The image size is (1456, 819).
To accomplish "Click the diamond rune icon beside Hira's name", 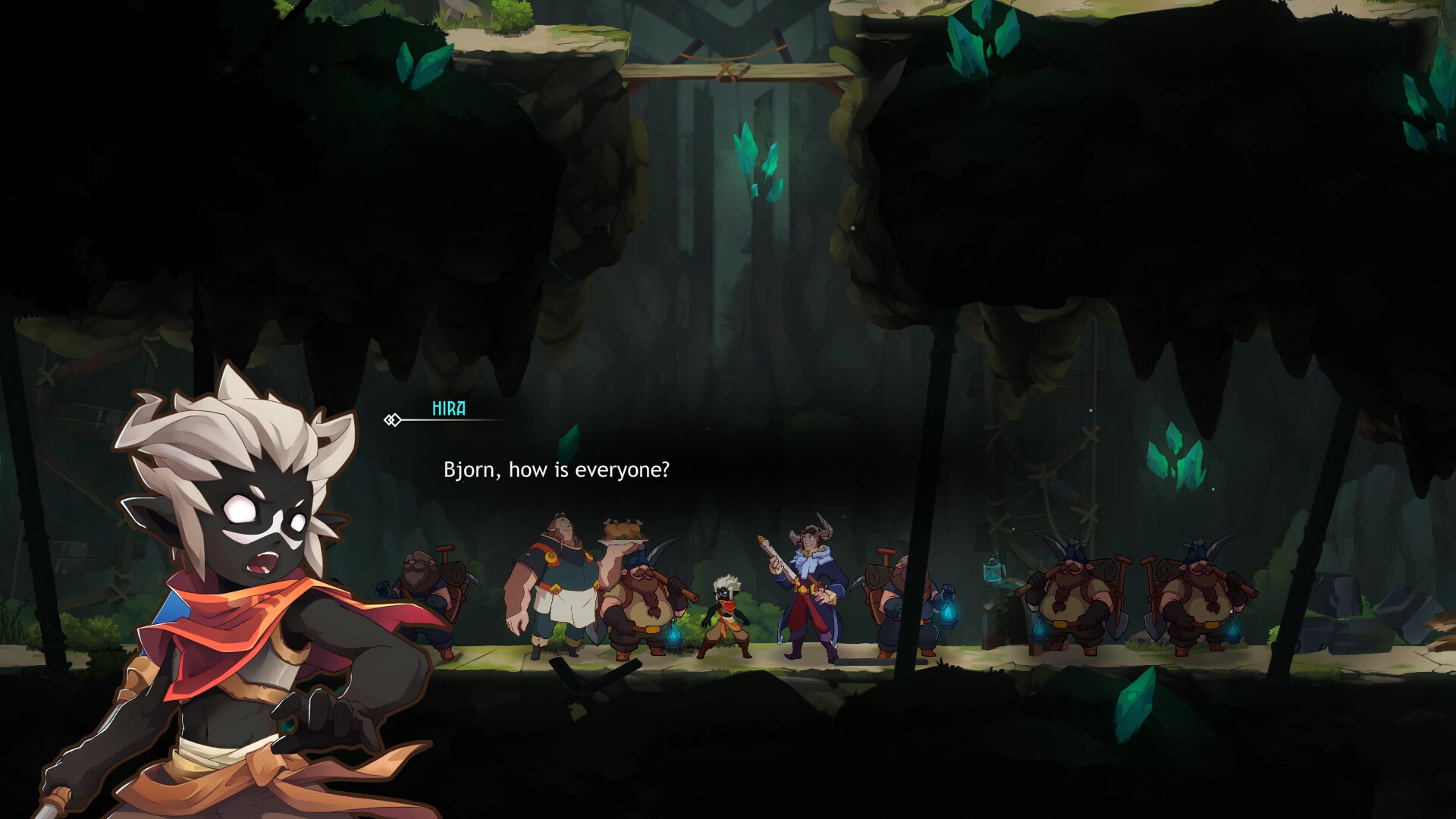I will point(393,419).
